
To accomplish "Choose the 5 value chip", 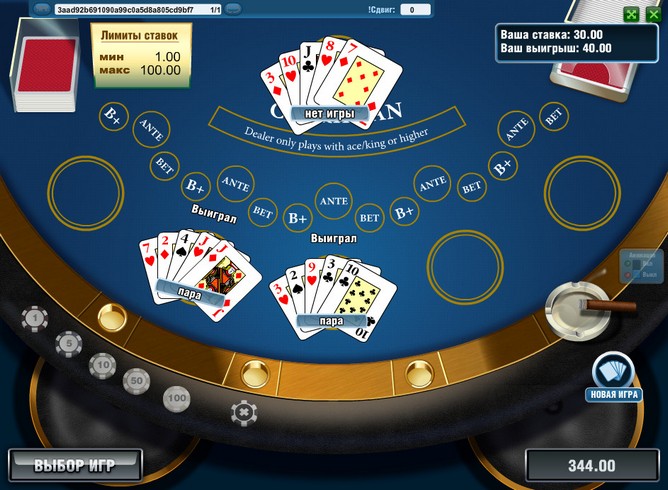I will click(x=68, y=343).
